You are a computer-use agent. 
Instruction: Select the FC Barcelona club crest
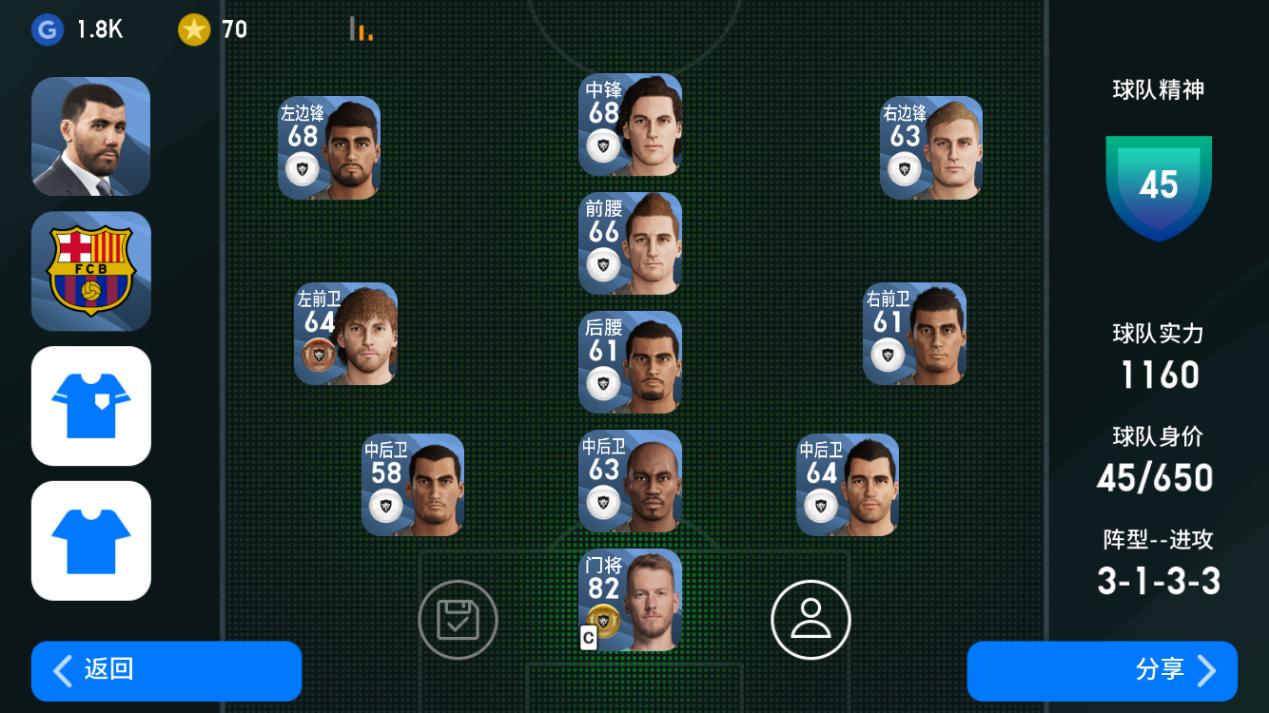click(91, 271)
